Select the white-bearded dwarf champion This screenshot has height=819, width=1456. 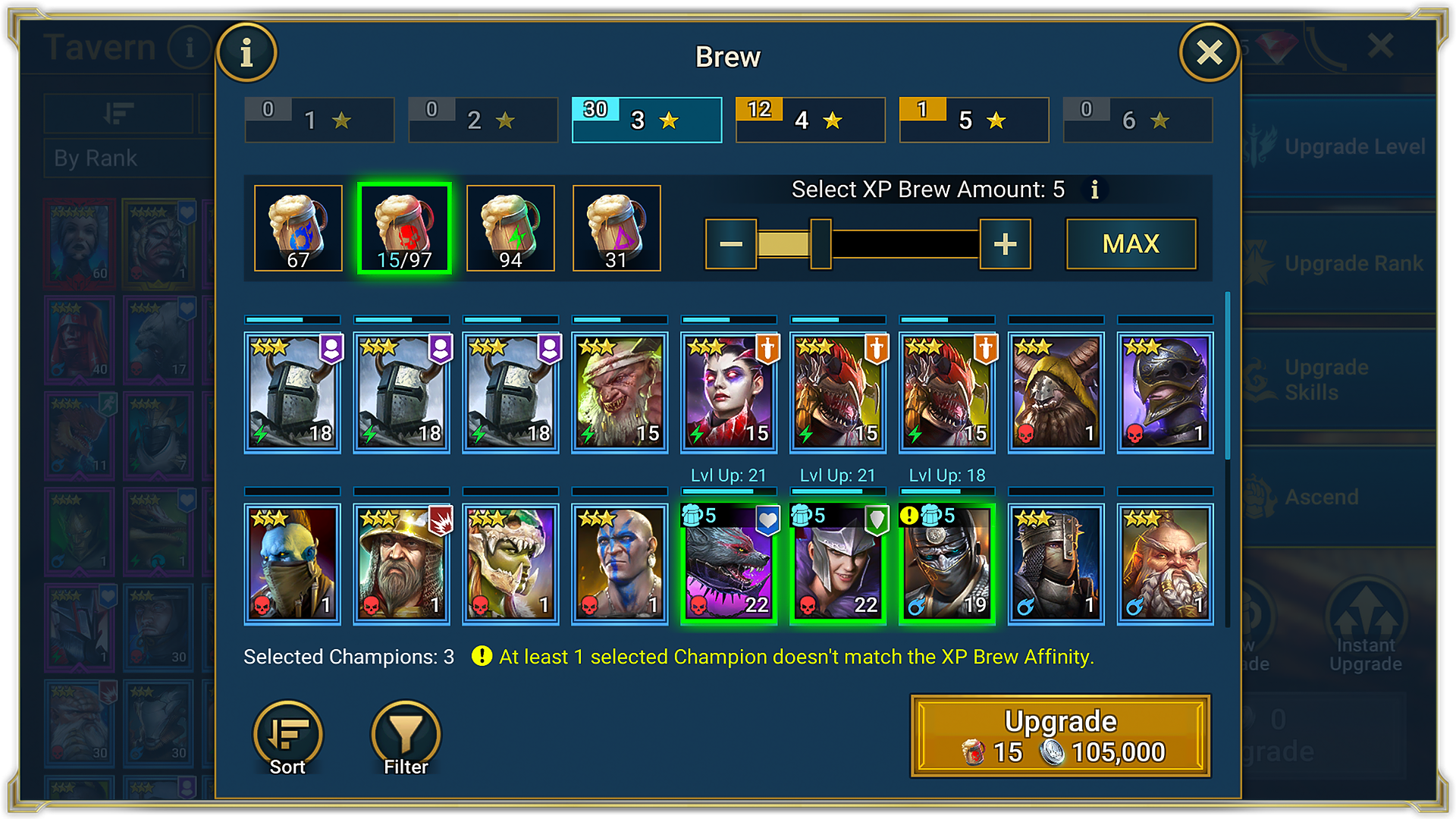click(1165, 564)
